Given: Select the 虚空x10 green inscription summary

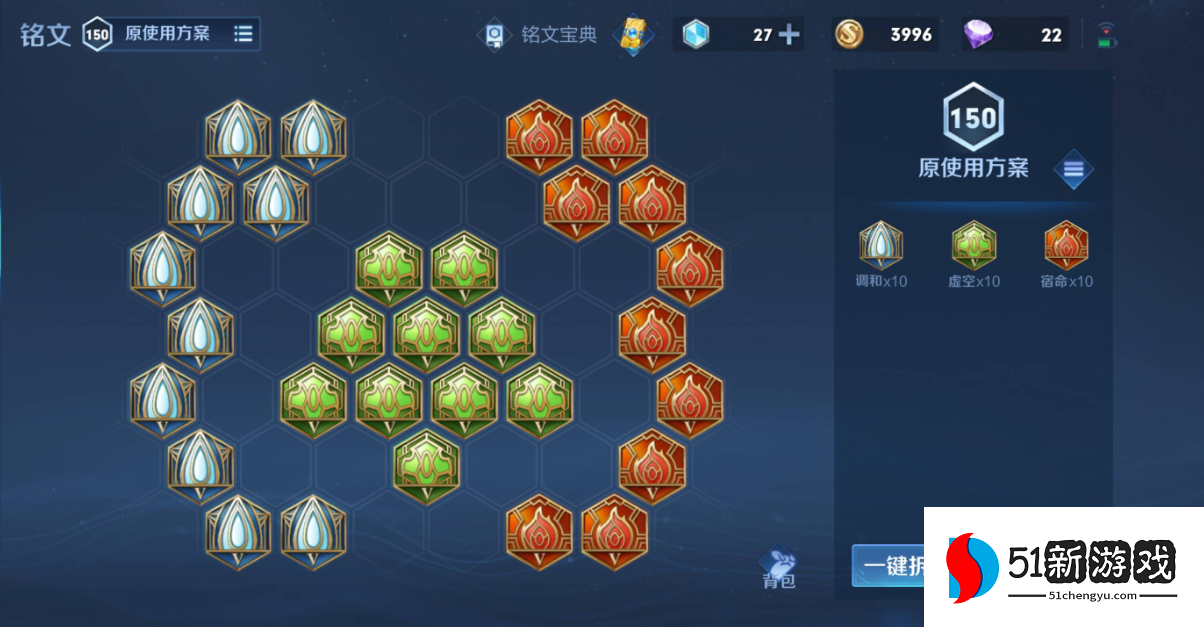Looking at the screenshot, I should coord(973,255).
